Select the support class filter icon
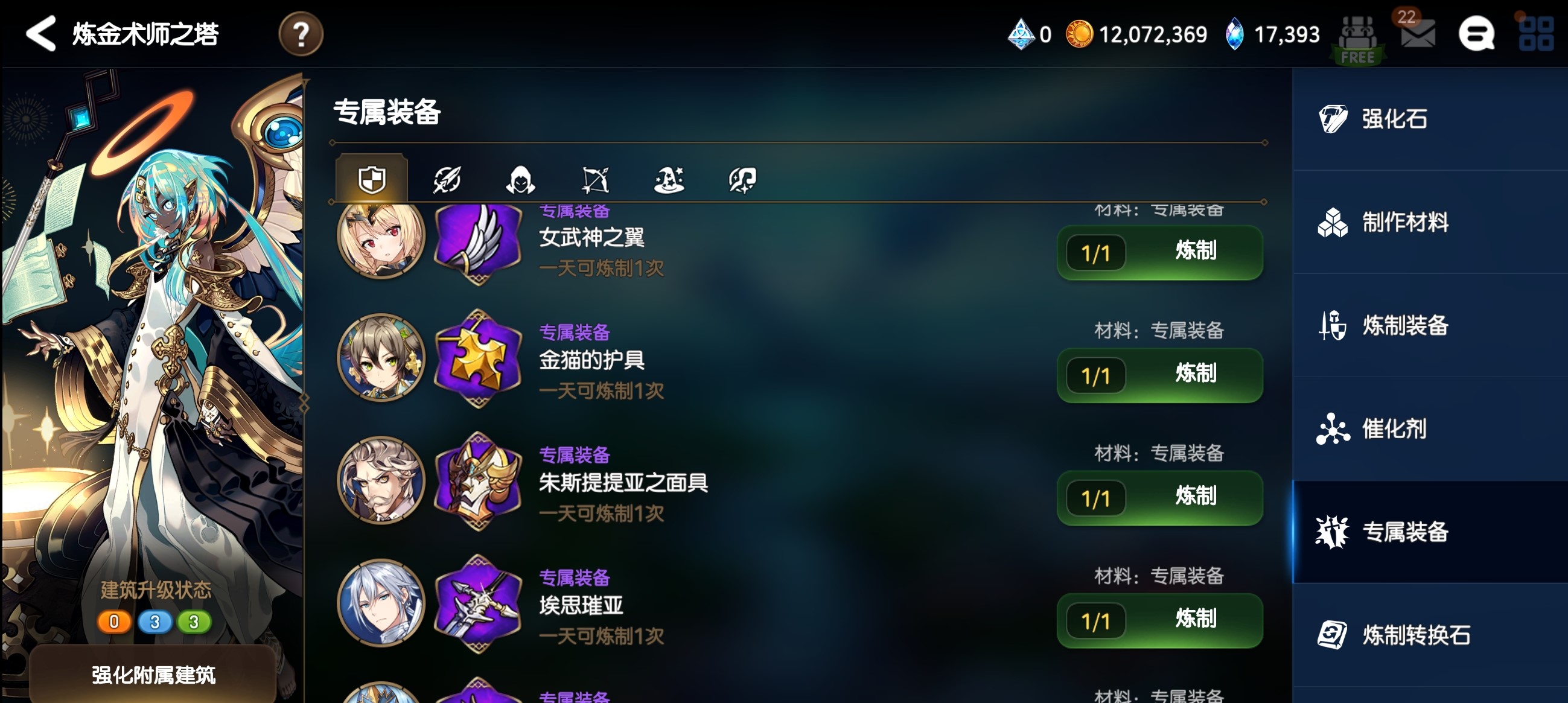The height and width of the screenshot is (703, 1568). point(744,179)
